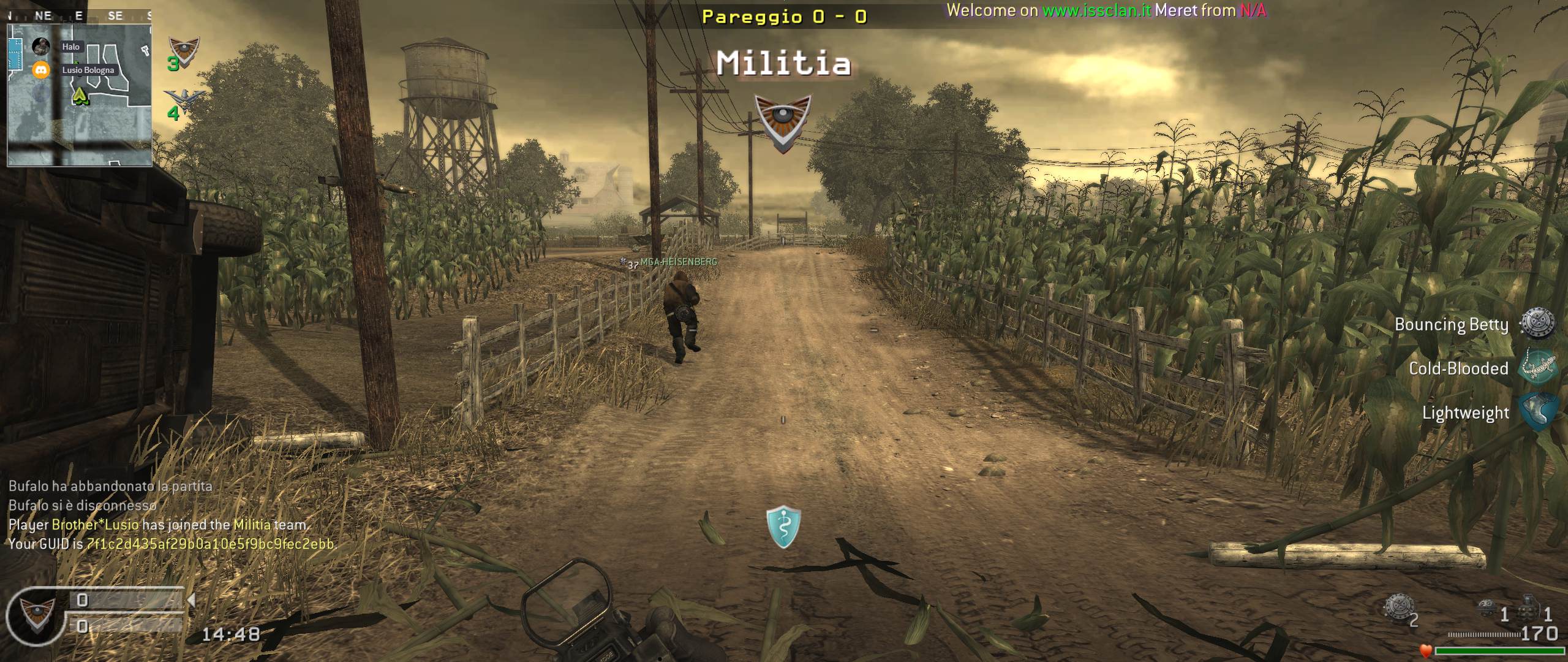
Task: Select the Lightweight perk icon
Action: pos(1538,412)
